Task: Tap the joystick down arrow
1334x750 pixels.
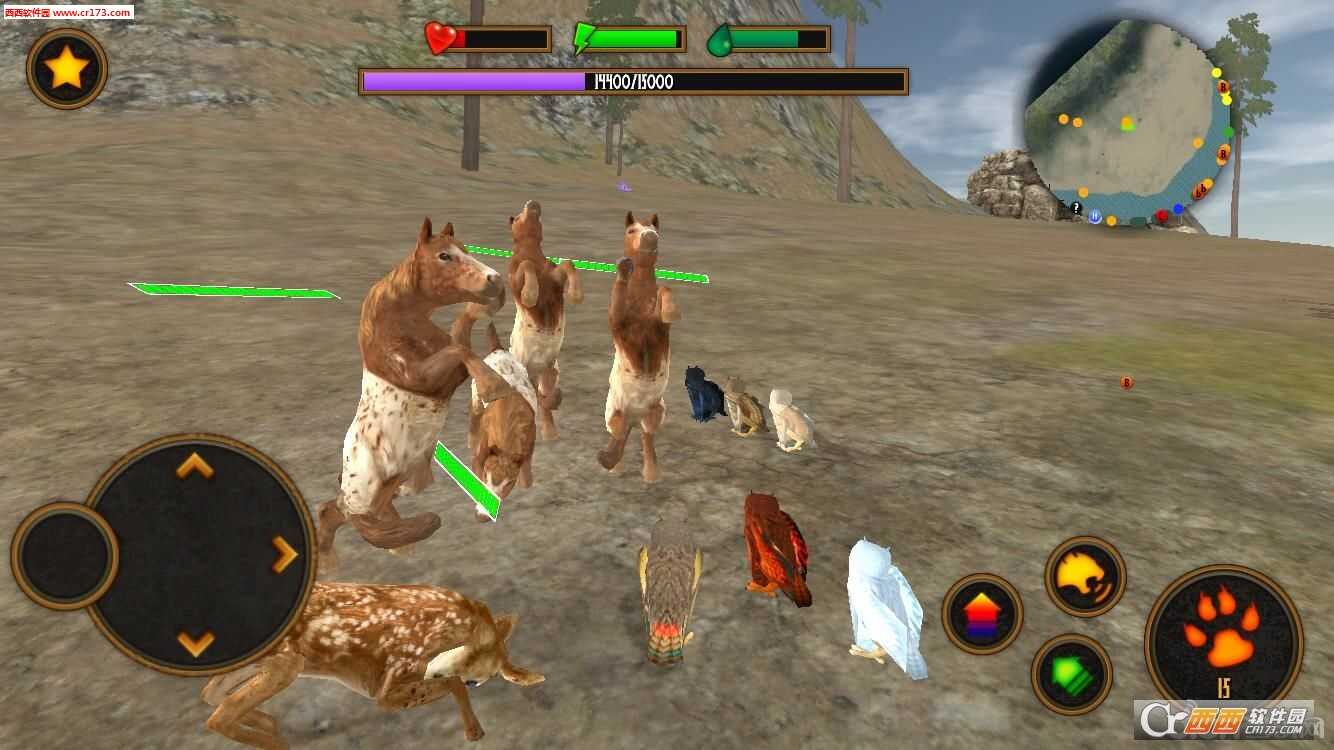Action: 195,642
